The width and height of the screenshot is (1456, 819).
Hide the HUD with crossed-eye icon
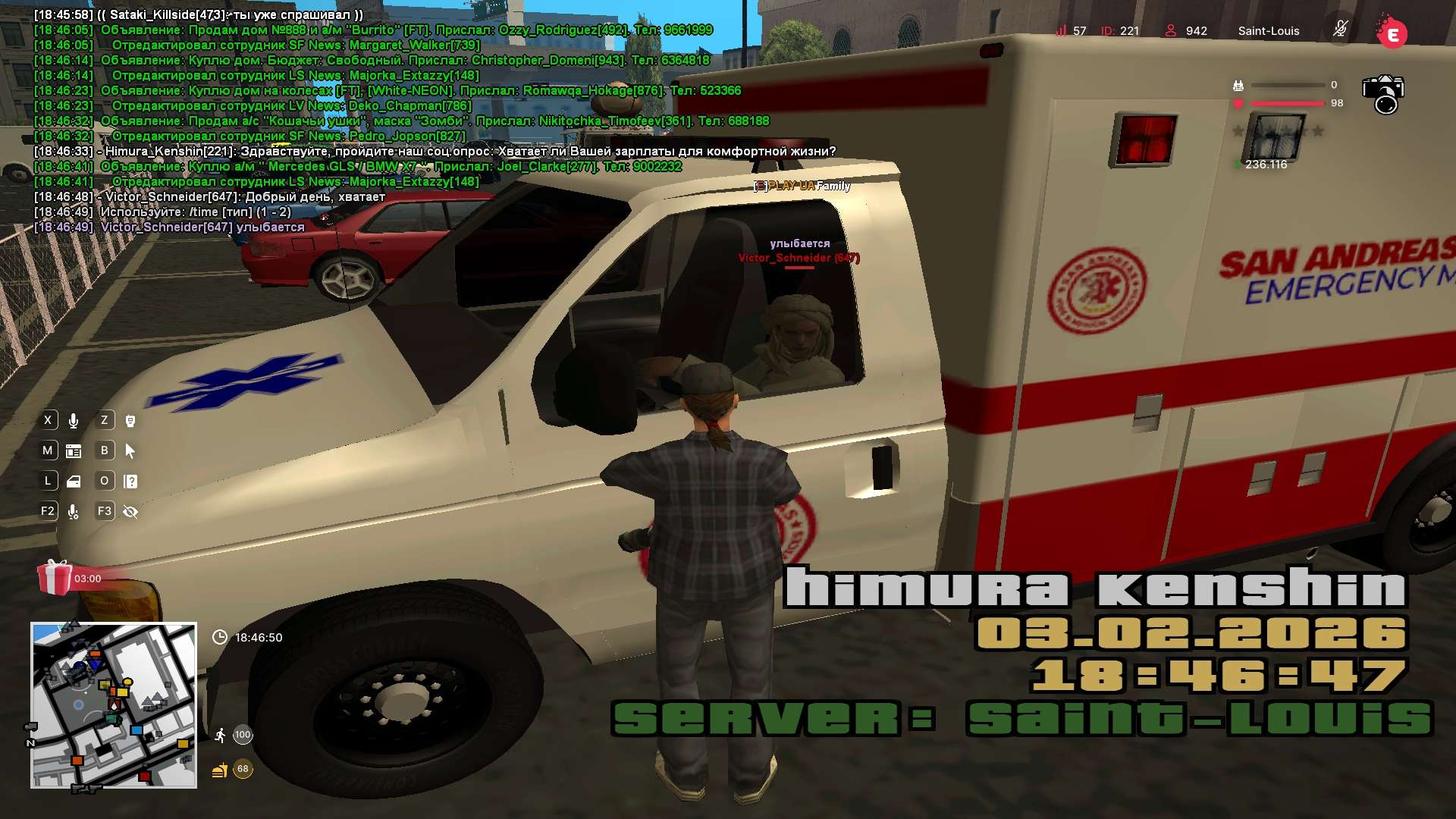tap(130, 512)
